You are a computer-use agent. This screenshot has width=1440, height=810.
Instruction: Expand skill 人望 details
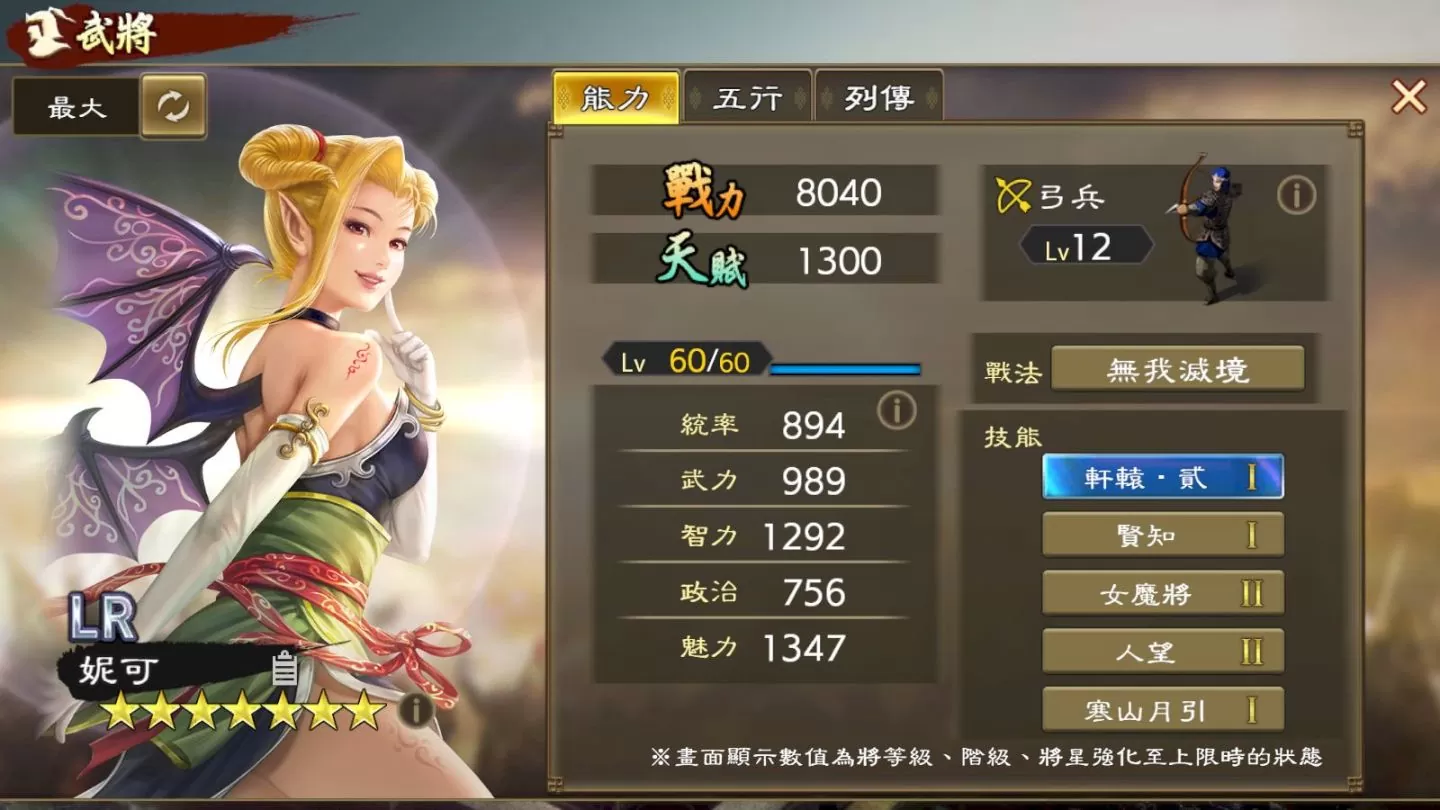[1163, 651]
